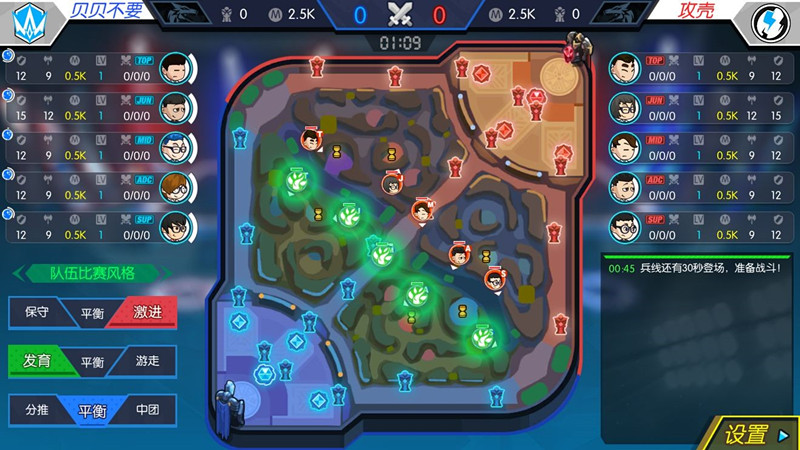Click the 贝贝不要 team logo emblem
The height and width of the screenshot is (450, 800).
point(22,21)
